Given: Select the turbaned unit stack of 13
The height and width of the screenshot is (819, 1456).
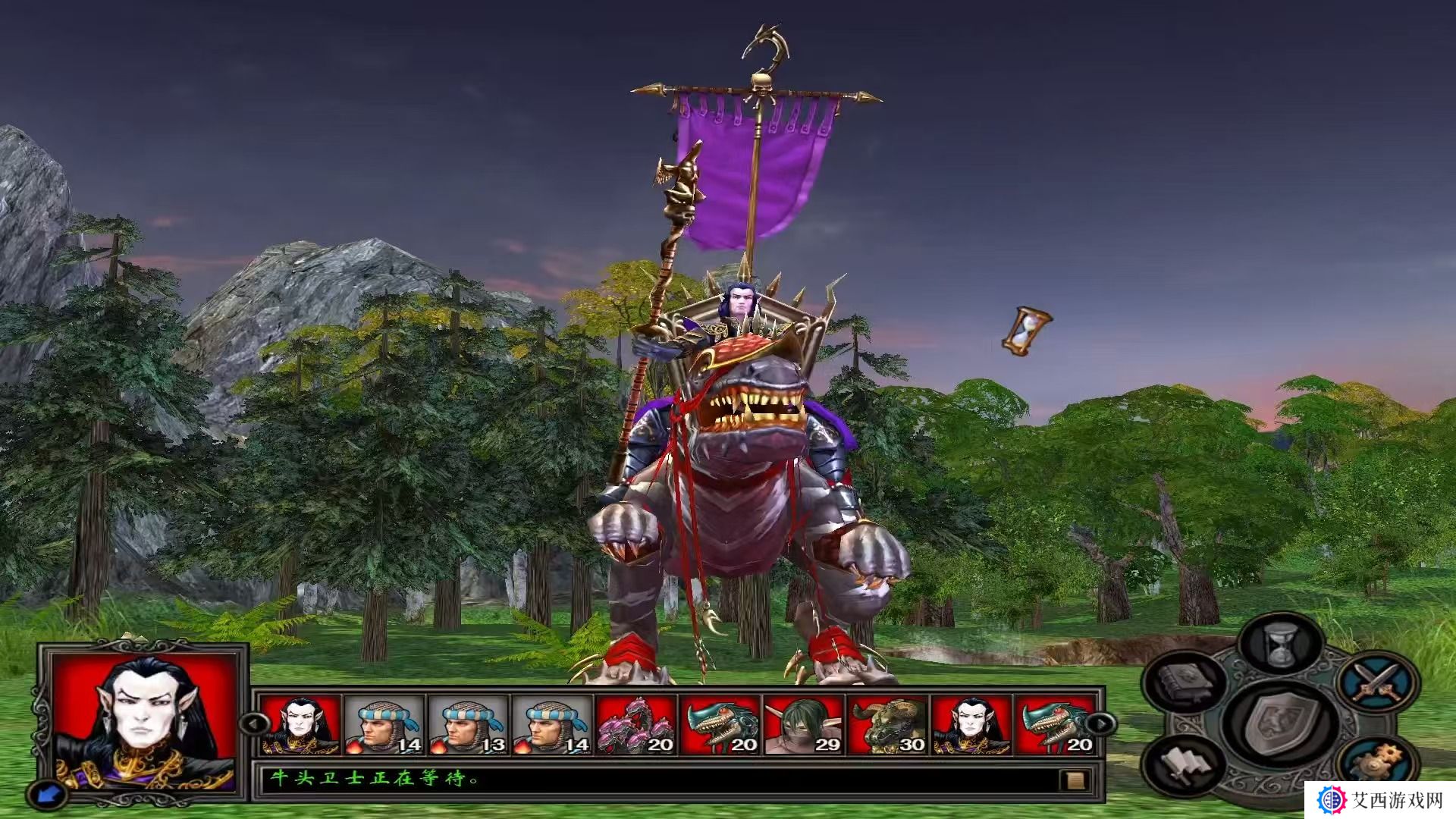Looking at the screenshot, I should pos(469,726).
